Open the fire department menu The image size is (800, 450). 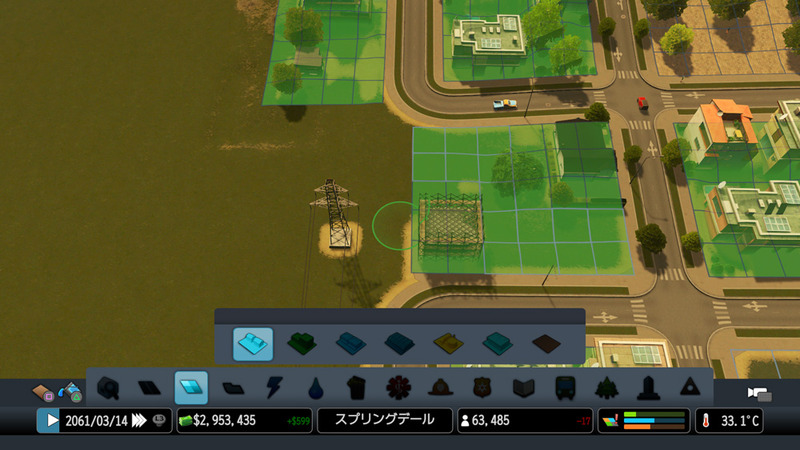[440, 387]
